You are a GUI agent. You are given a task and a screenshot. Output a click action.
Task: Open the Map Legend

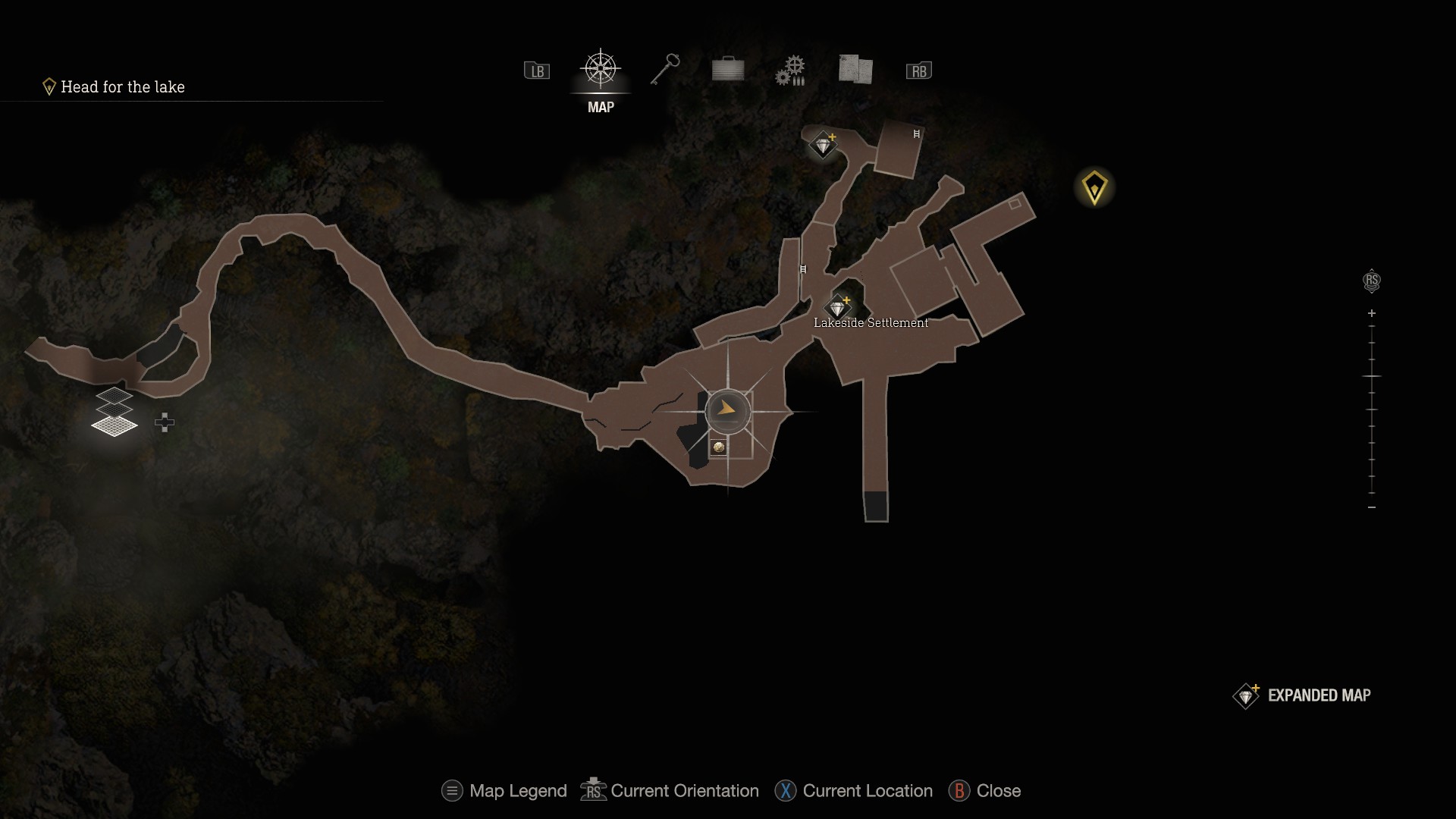point(504,791)
